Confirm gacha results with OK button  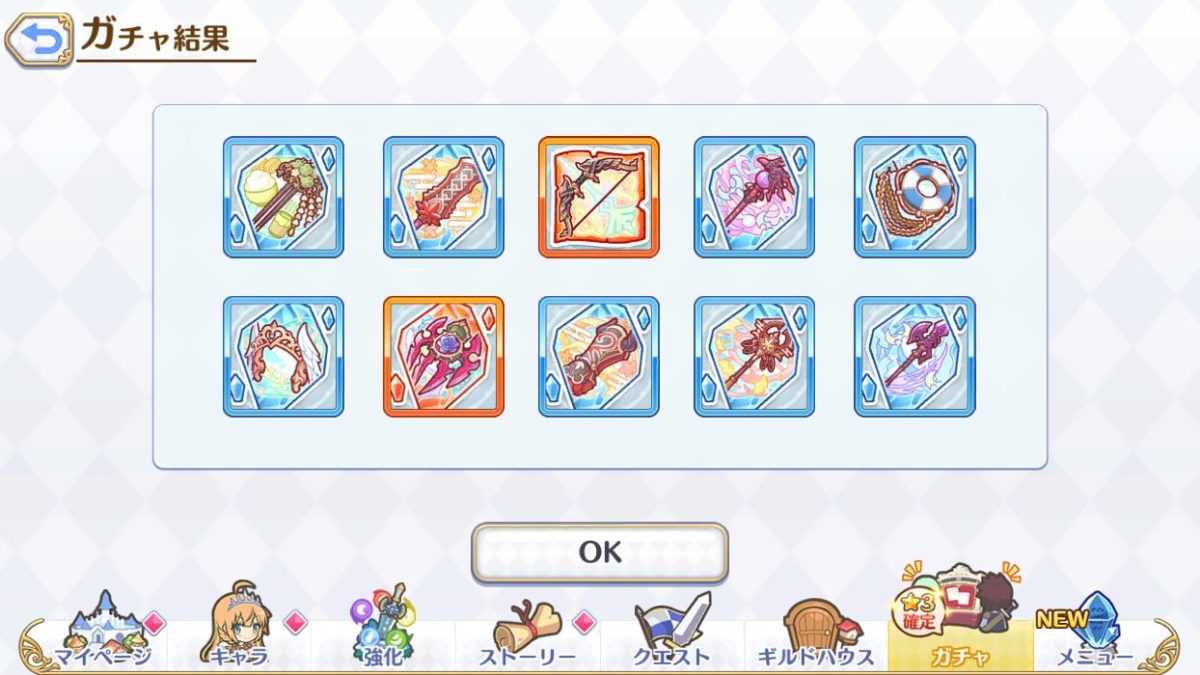(x=599, y=552)
